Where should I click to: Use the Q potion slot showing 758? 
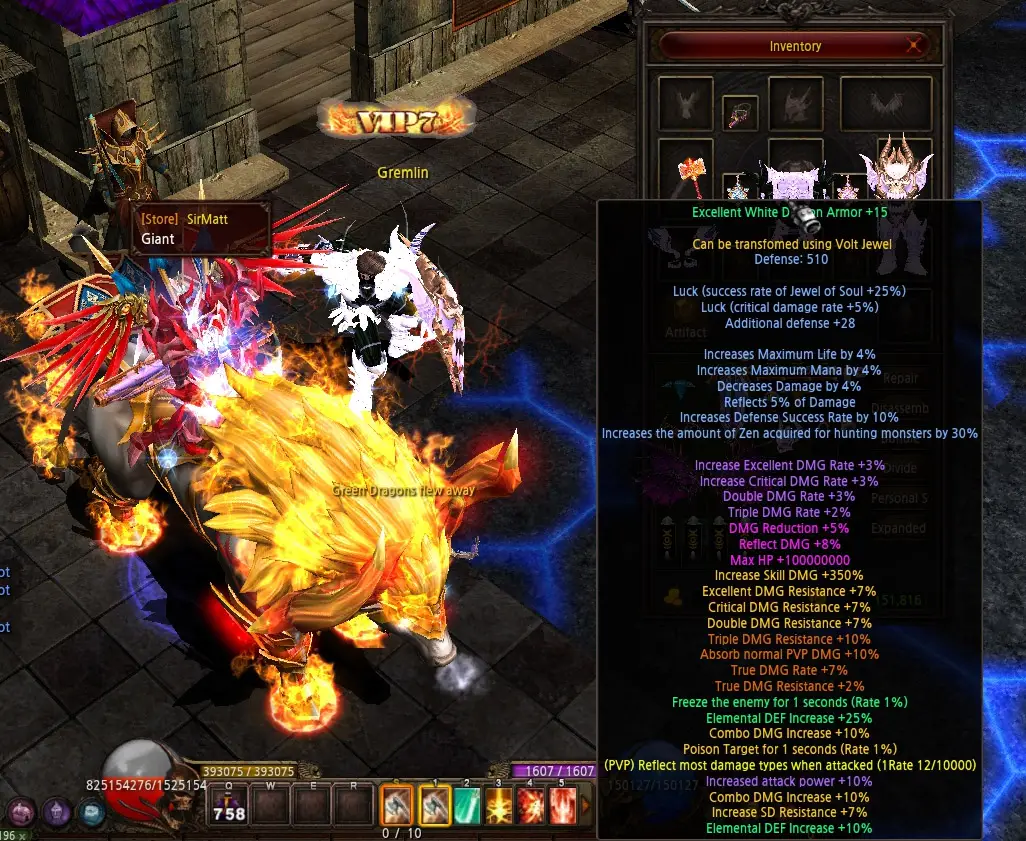(x=229, y=804)
